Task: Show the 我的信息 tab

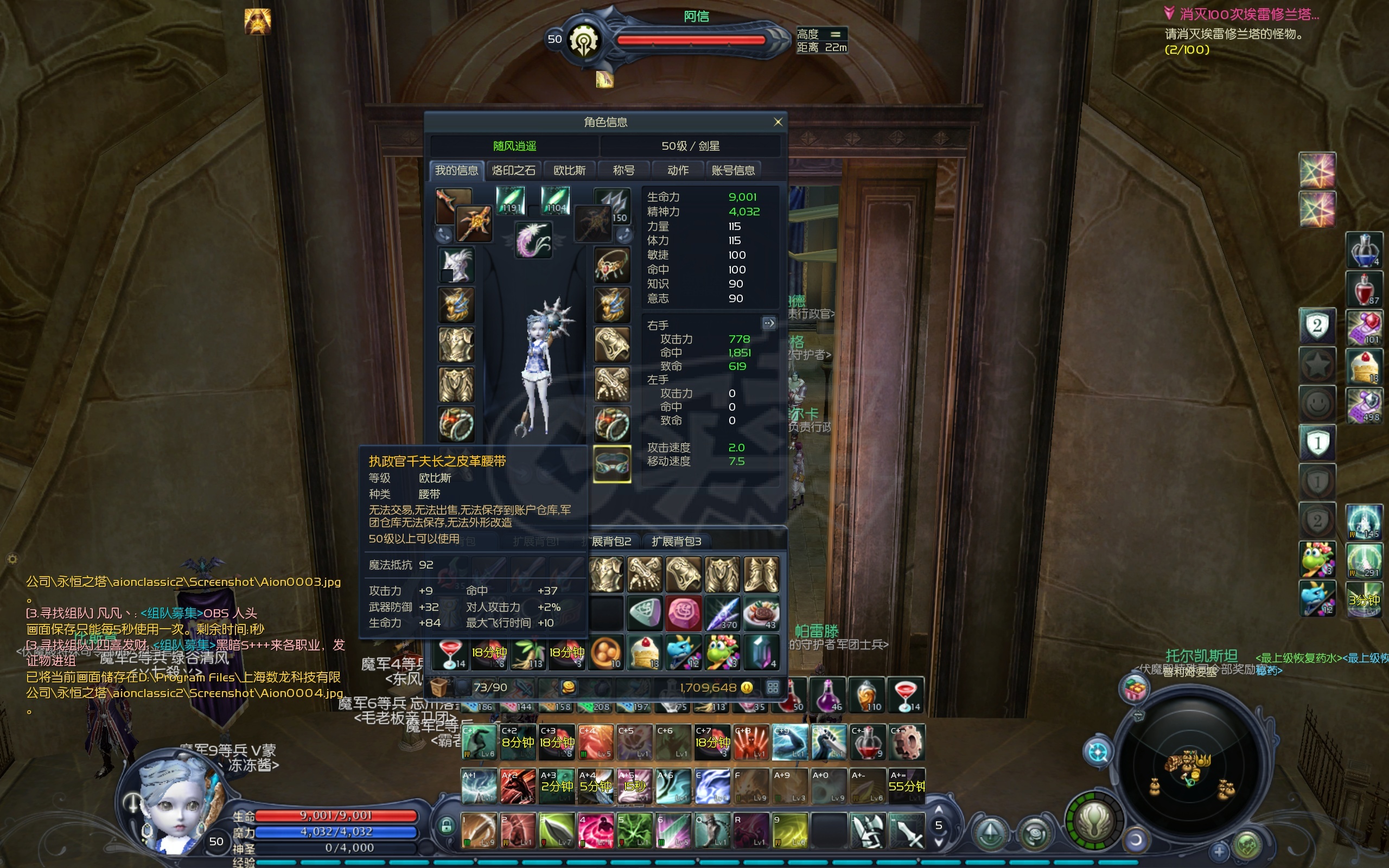Action: coord(456,170)
